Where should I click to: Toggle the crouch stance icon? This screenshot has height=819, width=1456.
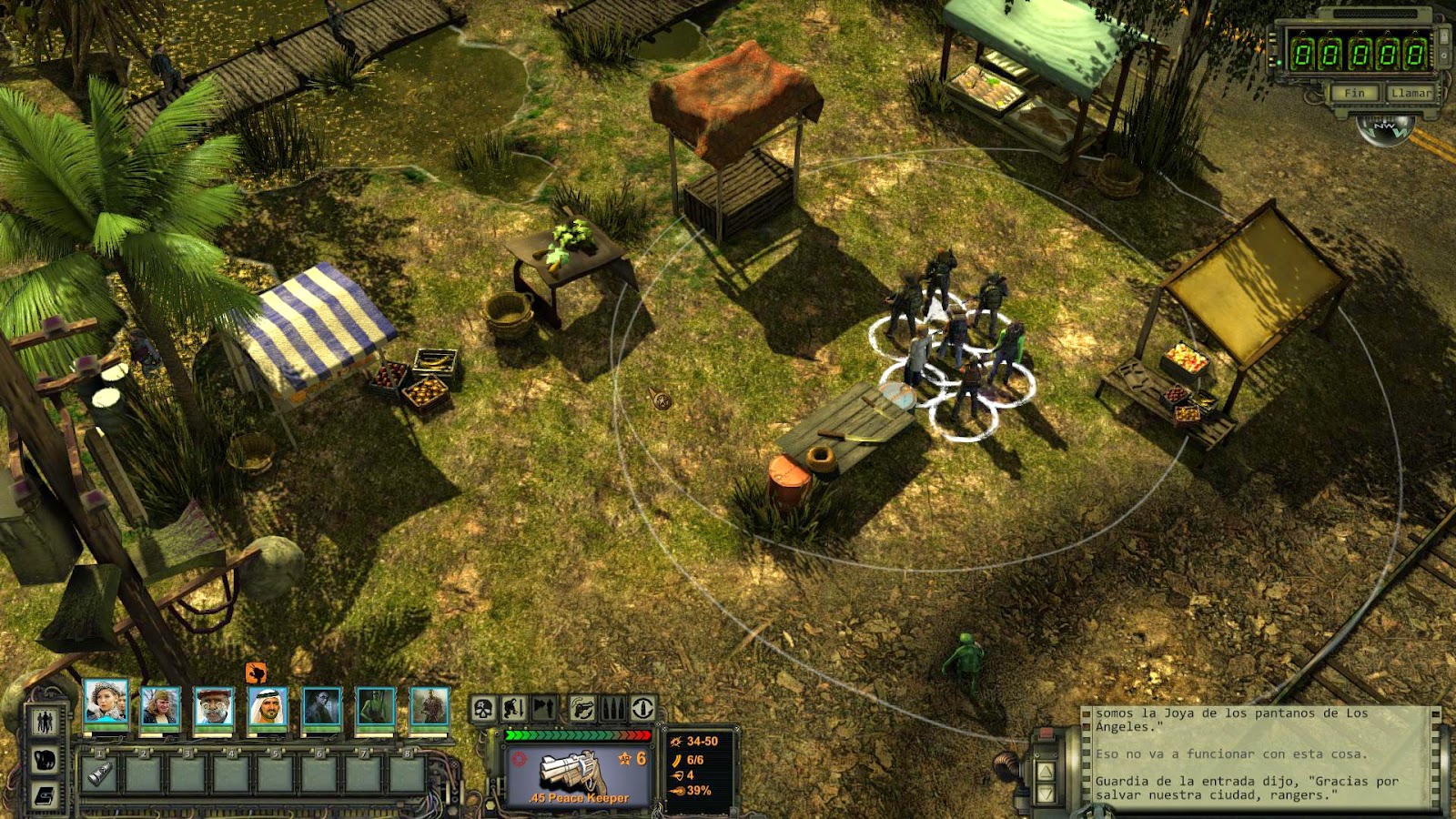tap(514, 708)
